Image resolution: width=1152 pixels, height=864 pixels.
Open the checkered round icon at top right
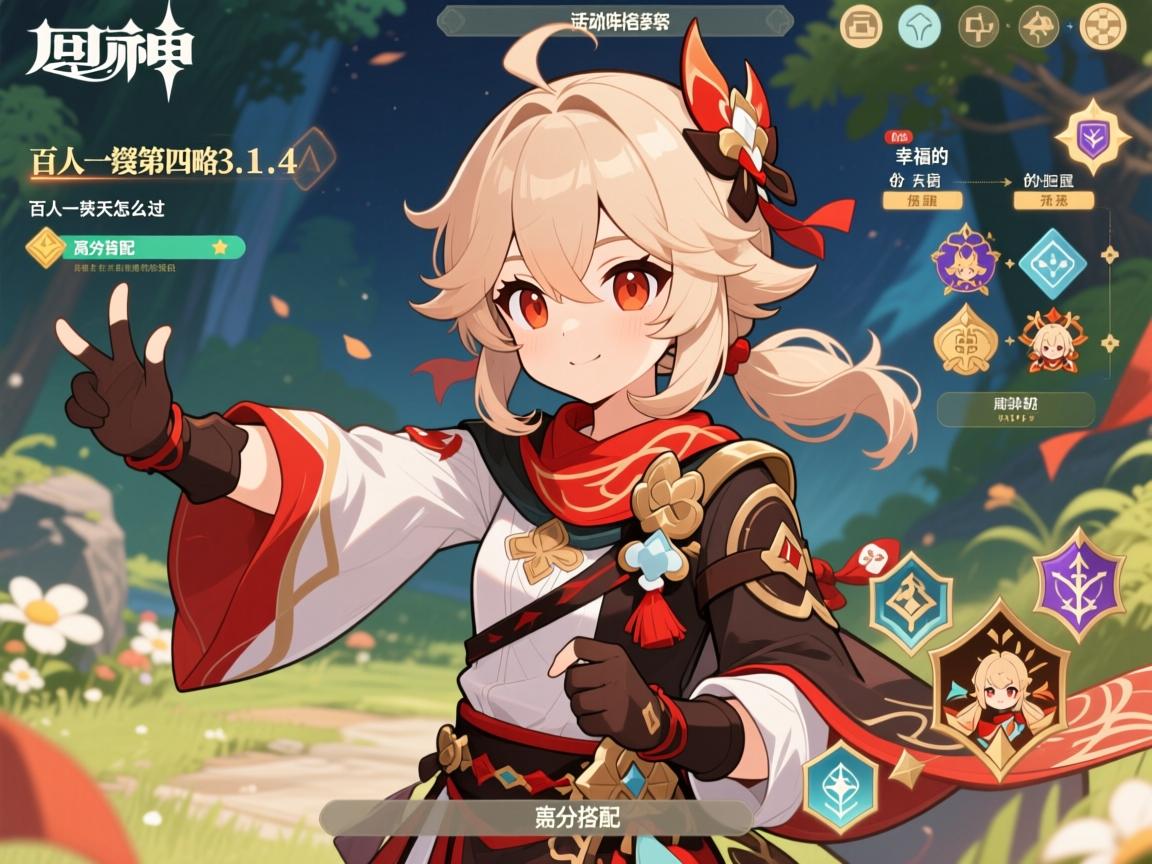pos(1104,27)
